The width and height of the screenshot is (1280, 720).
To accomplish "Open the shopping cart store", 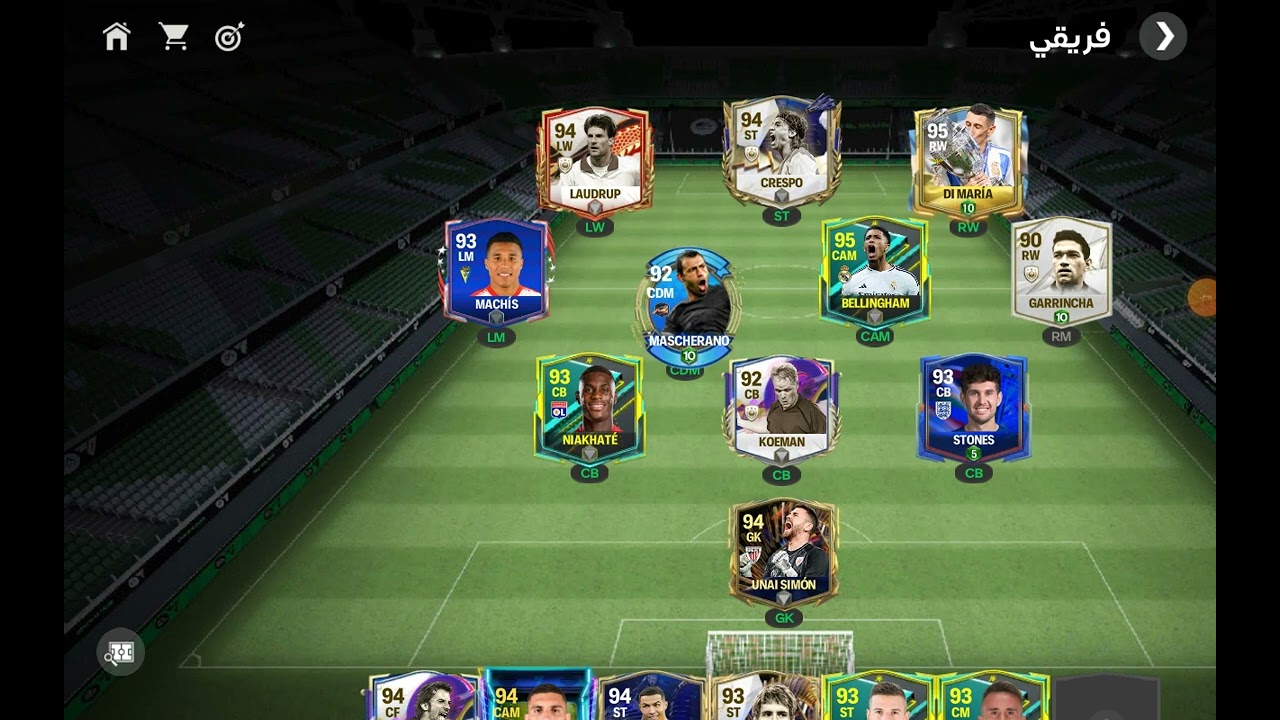I will (x=174, y=37).
